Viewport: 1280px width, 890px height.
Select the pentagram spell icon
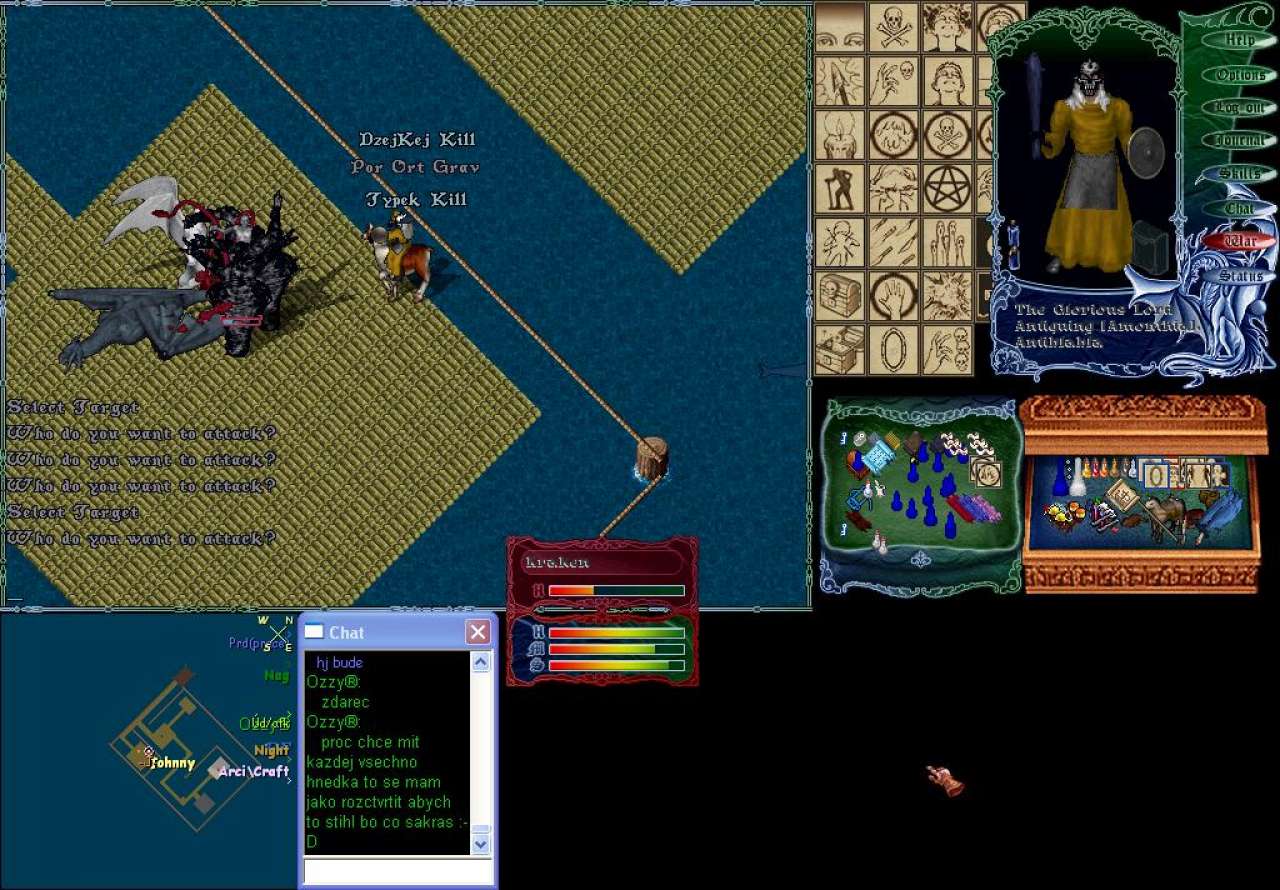point(946,188)
